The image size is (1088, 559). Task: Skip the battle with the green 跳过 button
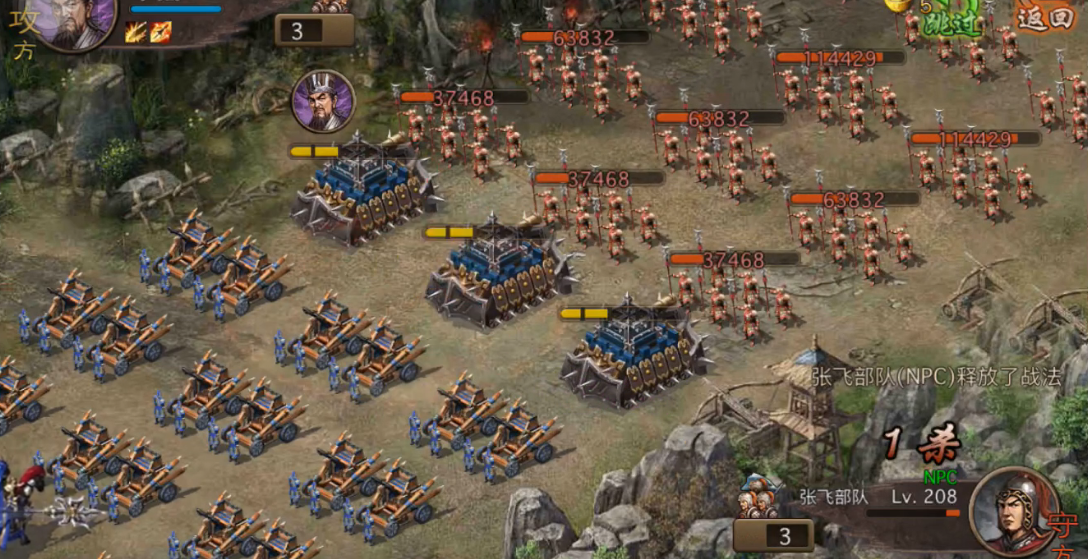point(952,20)
